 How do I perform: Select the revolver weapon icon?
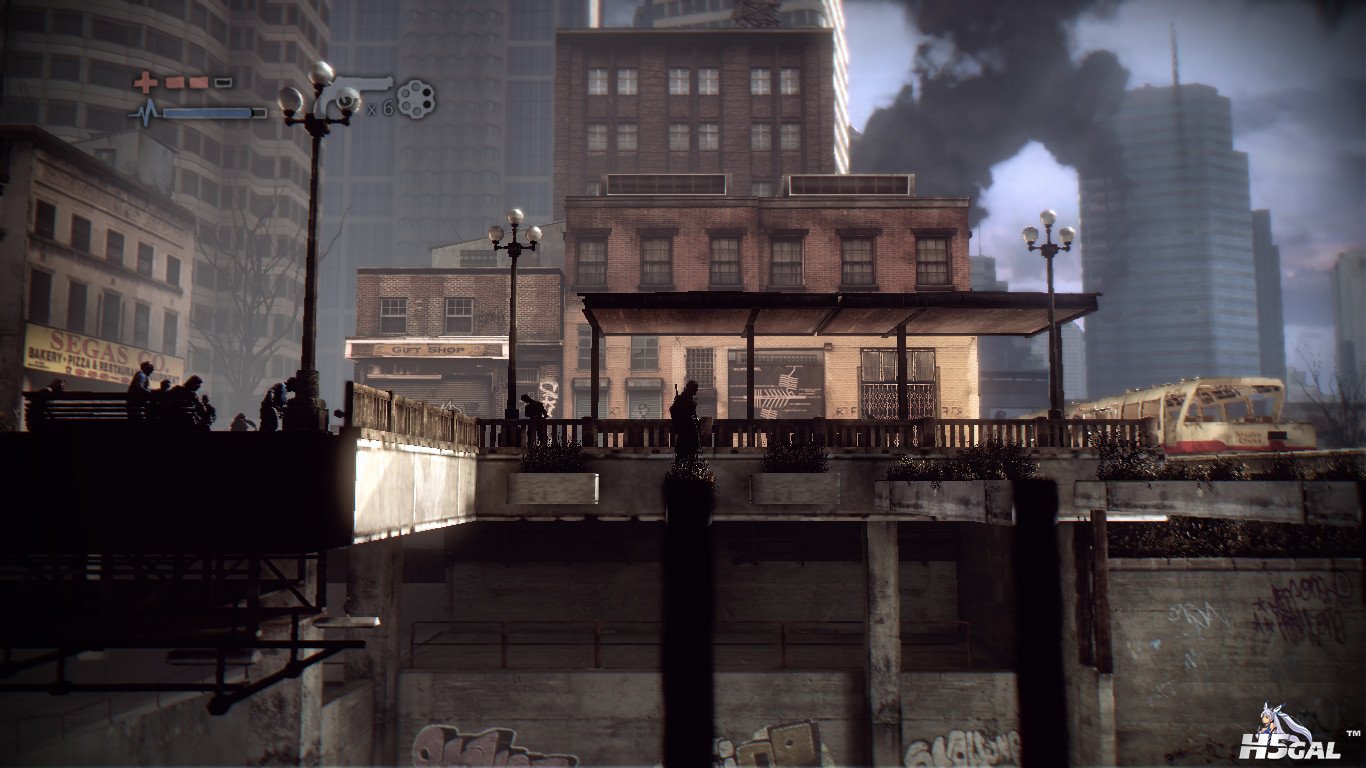tap(350, 94)
